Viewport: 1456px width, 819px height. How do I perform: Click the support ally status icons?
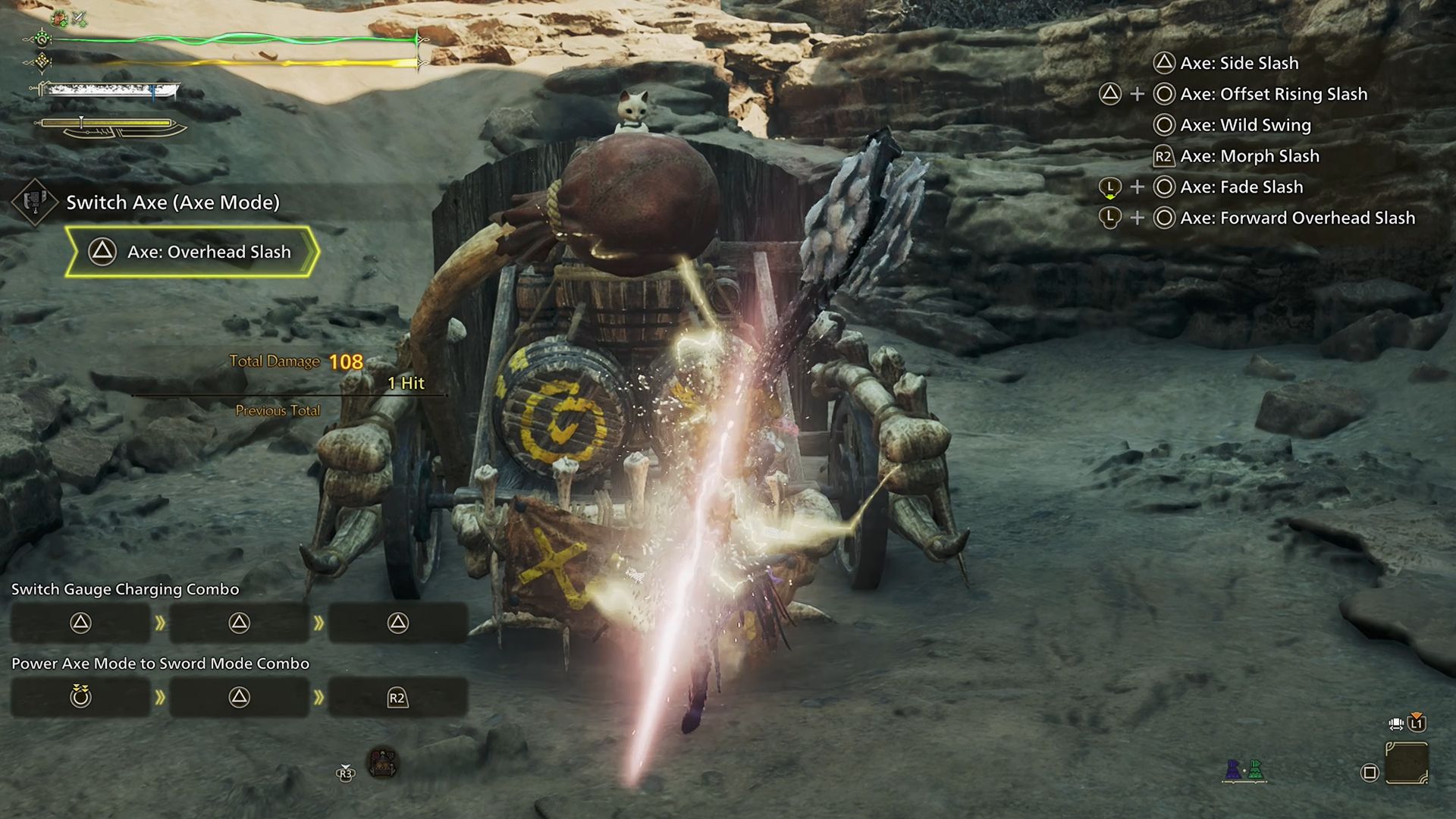coord(1244,770)
